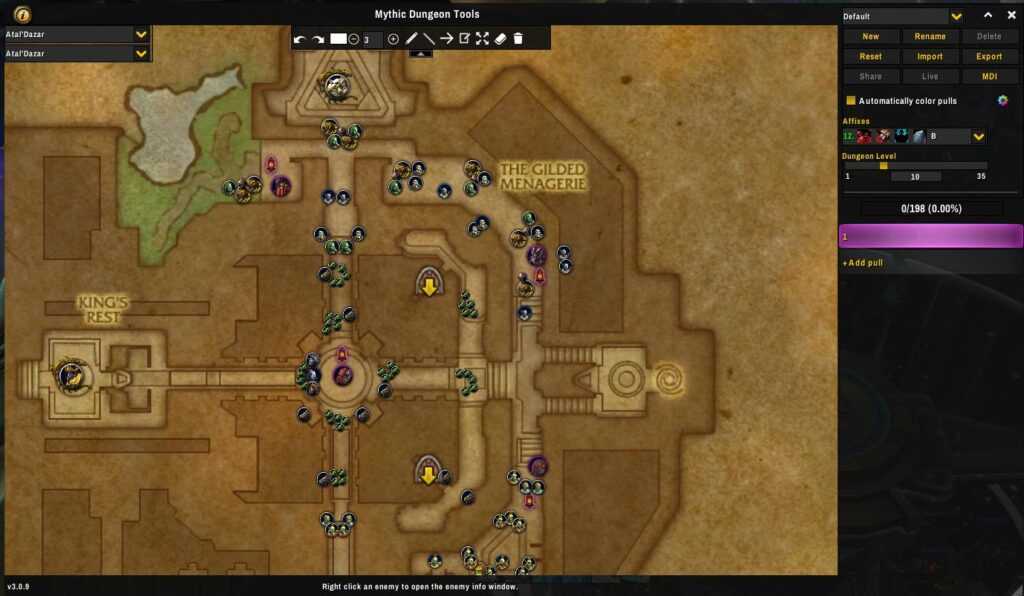Rename the current preset
This screenshot has width=1024, height=596.
tap(930, 37)
